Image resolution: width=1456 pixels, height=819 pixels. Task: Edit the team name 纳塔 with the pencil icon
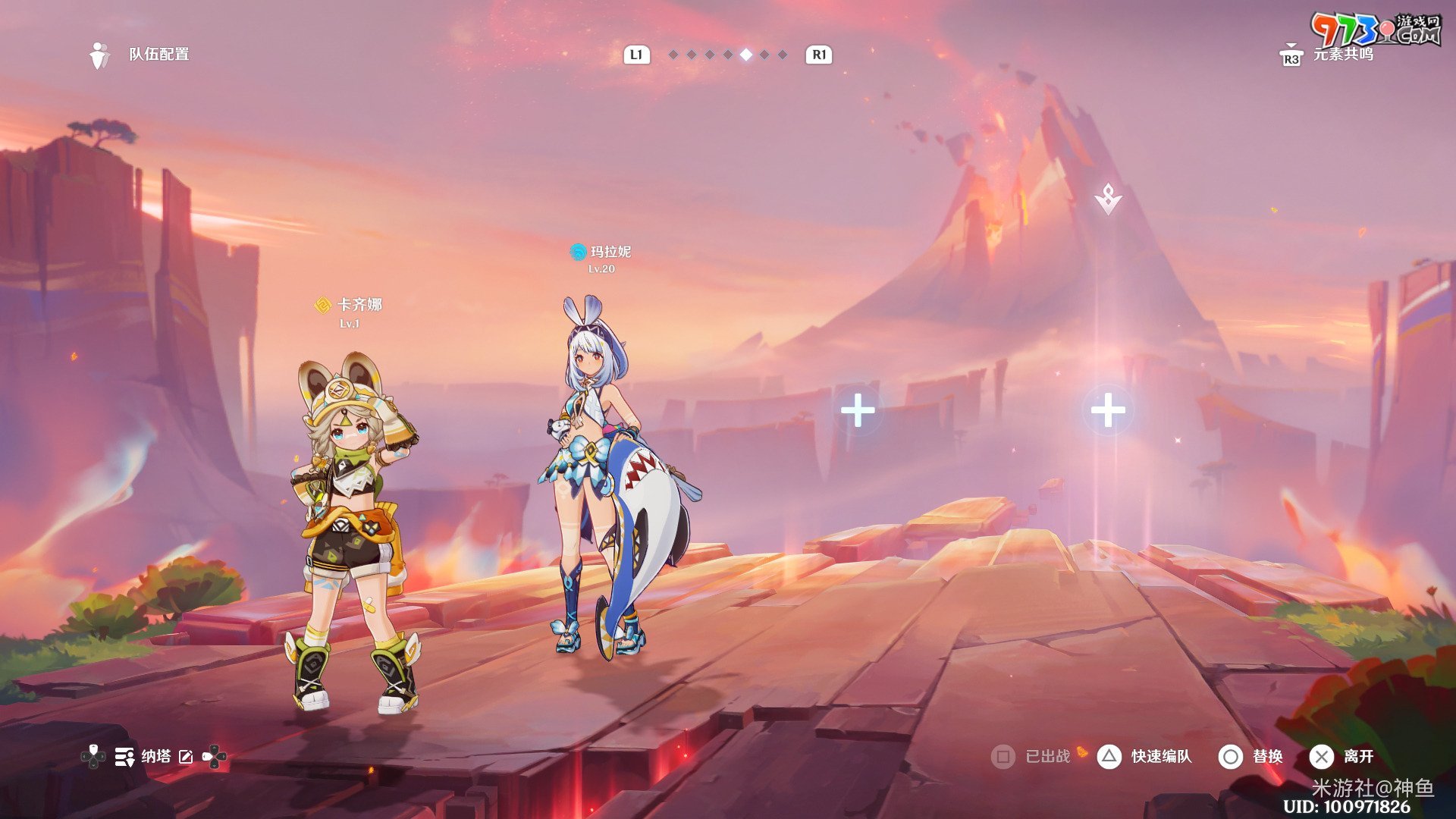click(186, 756)
